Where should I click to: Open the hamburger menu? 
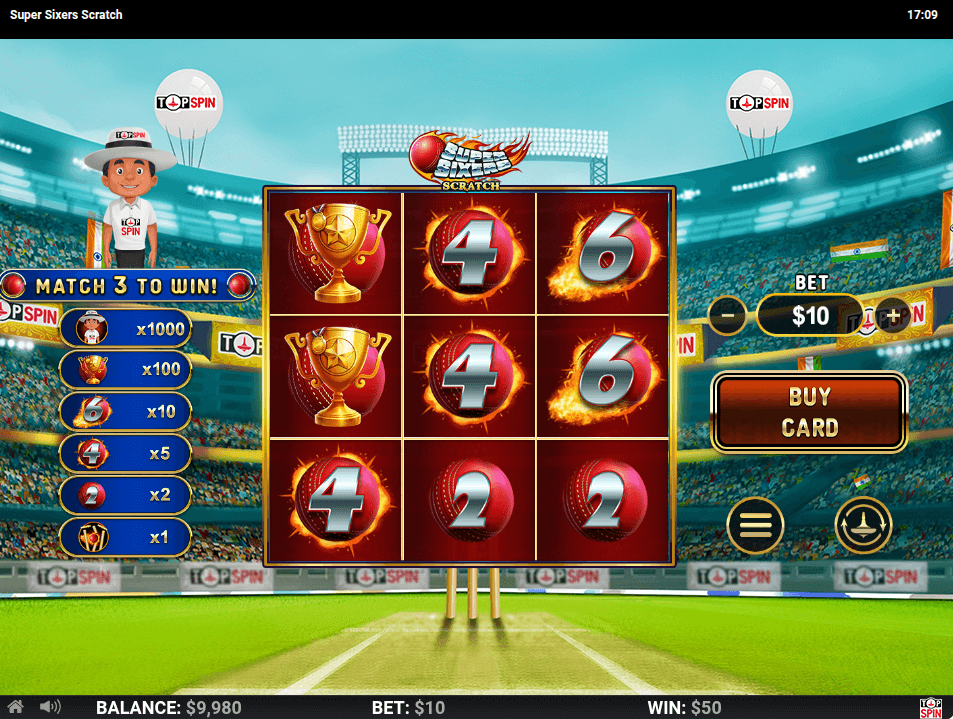[x=755, y=524]
